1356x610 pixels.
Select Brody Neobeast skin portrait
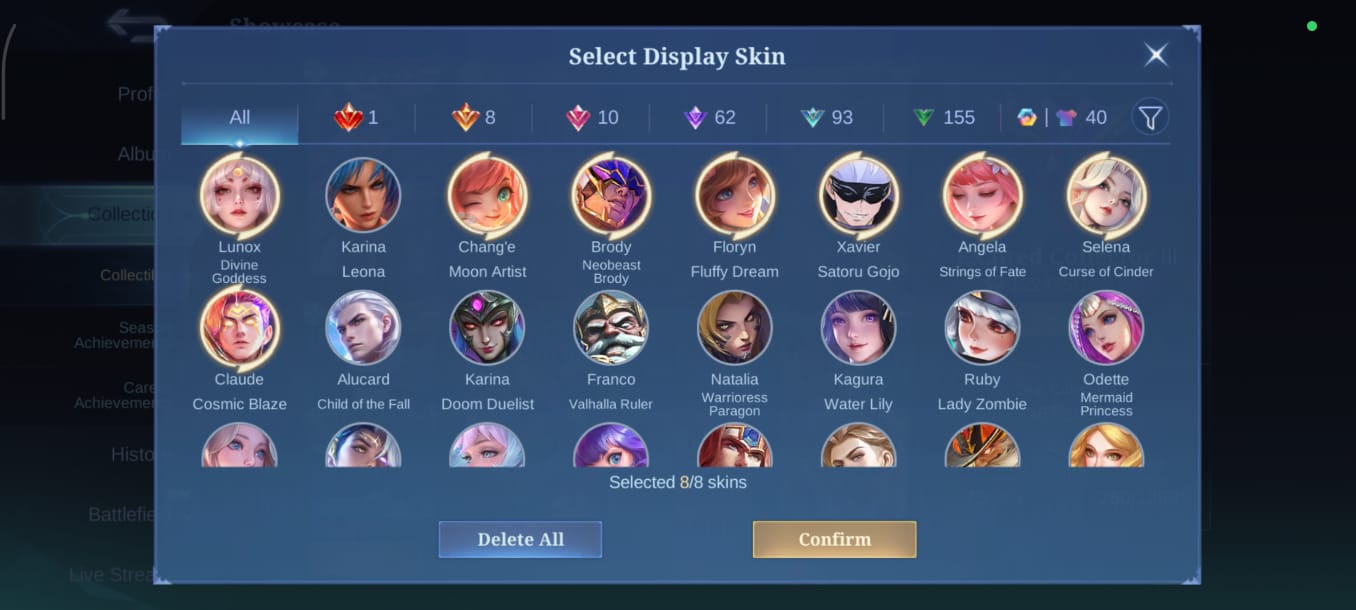[611, 196]
